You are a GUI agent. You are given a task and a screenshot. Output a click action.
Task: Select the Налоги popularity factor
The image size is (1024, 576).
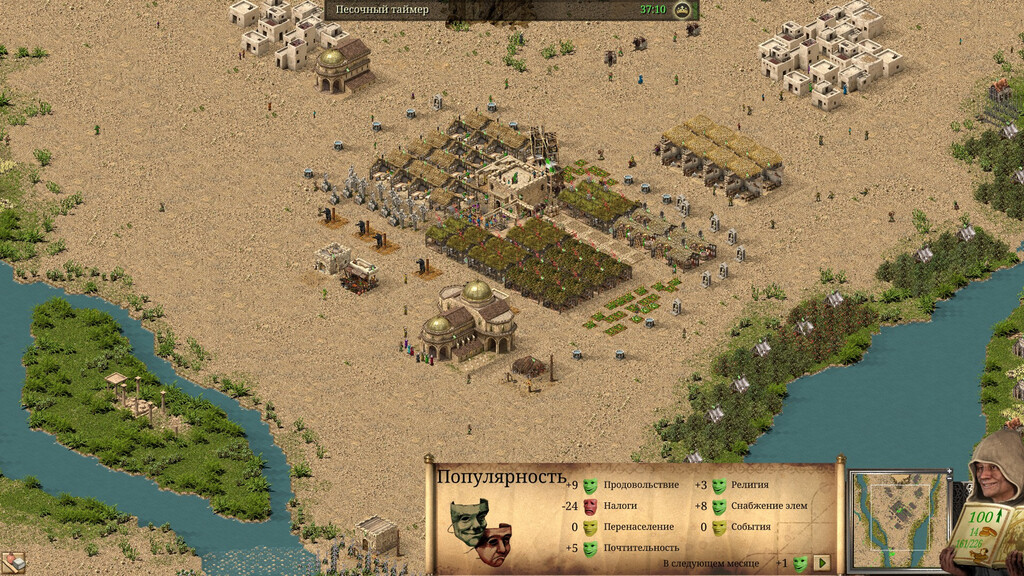pos(620,506)
